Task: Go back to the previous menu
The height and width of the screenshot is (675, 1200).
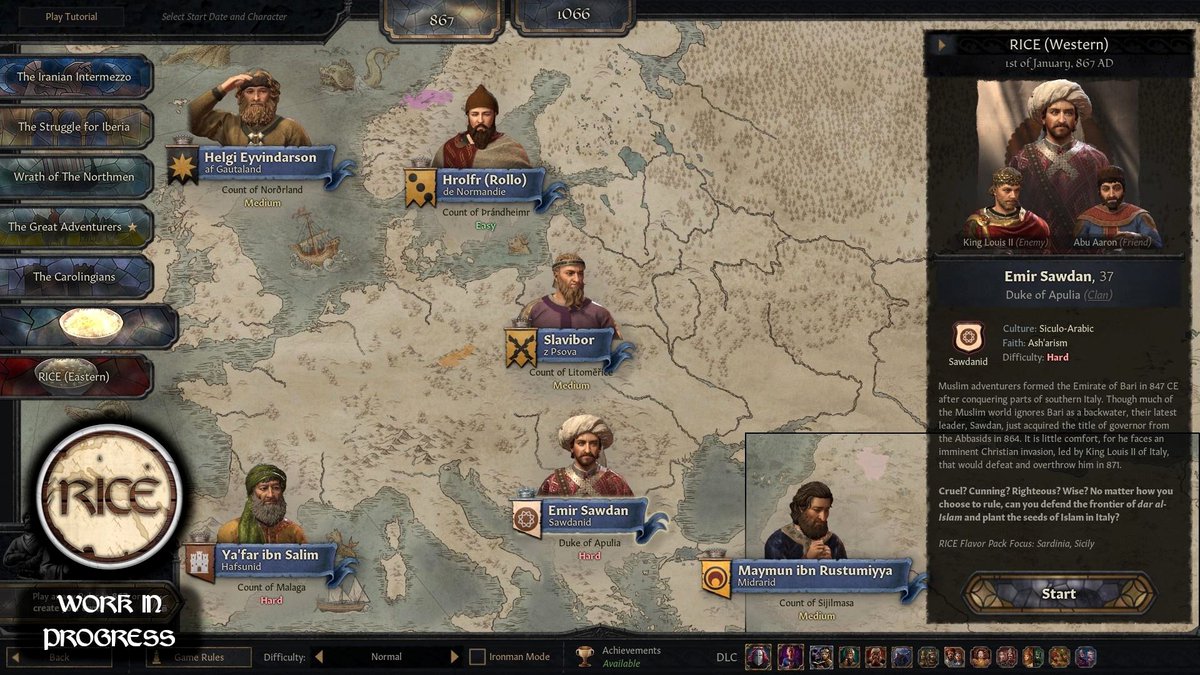Action: (x=60, y=657)
